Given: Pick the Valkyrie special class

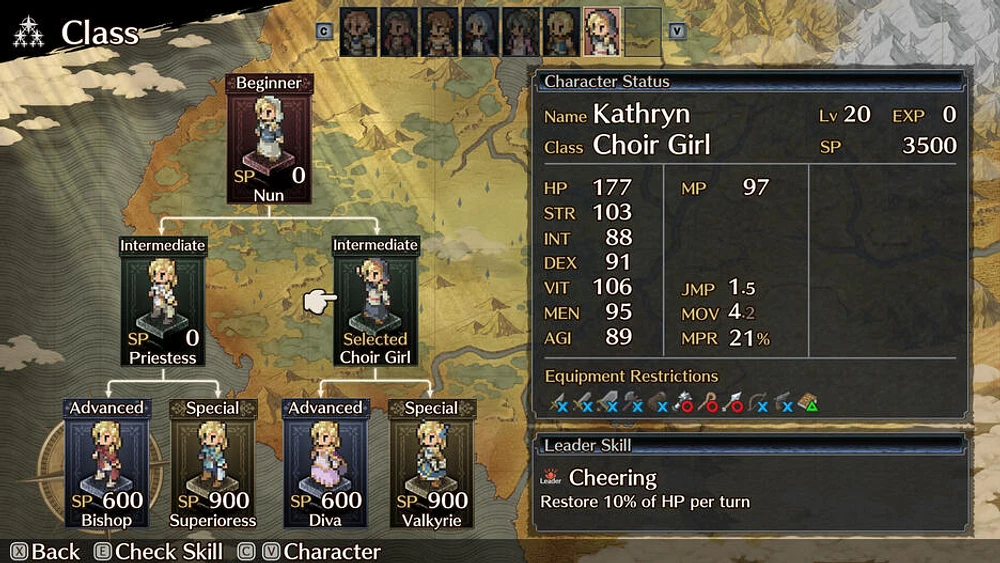Looking at the screenshot, I should click(432, 463).
